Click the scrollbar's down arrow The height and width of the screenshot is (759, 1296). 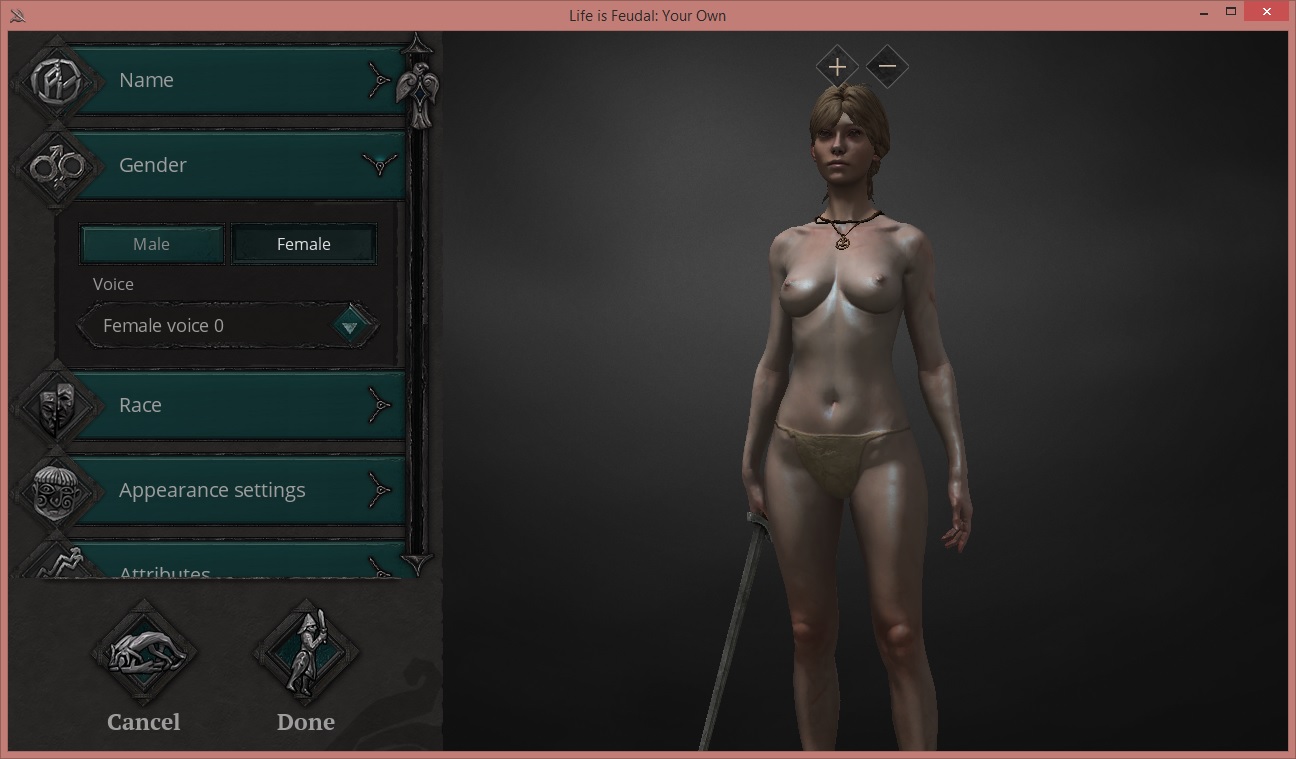[x=417, y=561]
